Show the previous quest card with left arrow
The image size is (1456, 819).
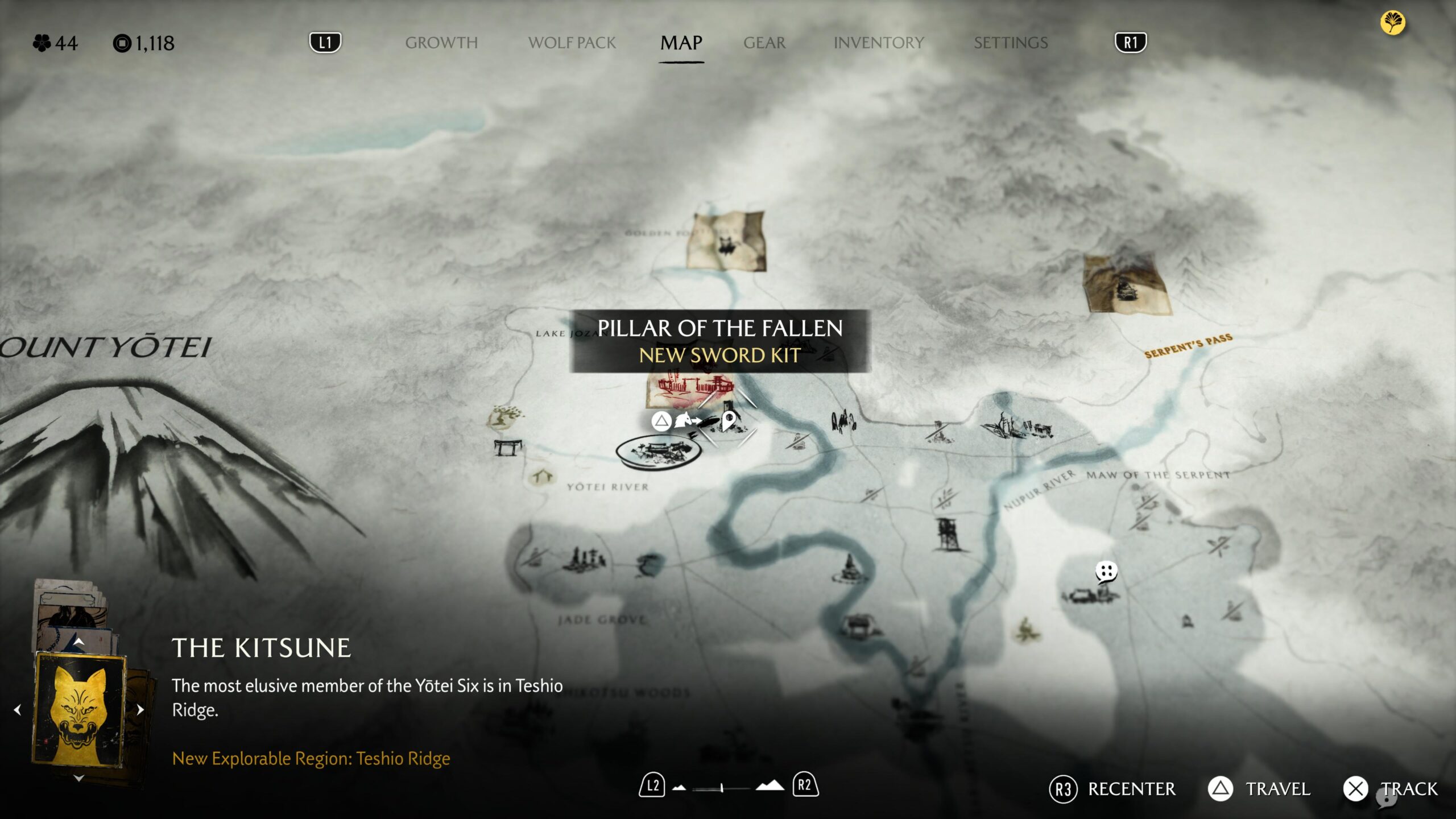coord(18,709)
